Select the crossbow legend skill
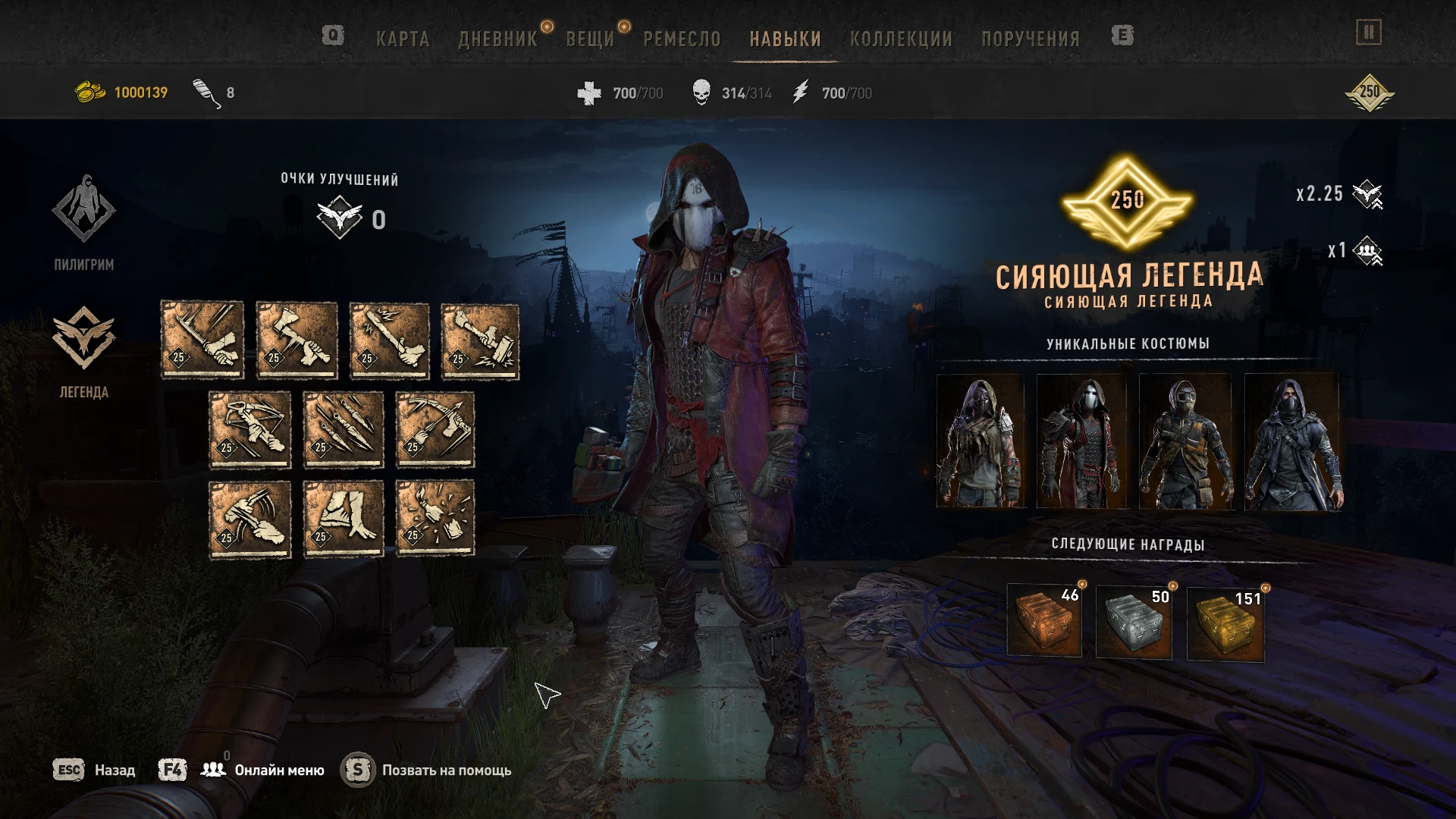Viewport: 1456px width, 819px height. [x=250, y=428]
